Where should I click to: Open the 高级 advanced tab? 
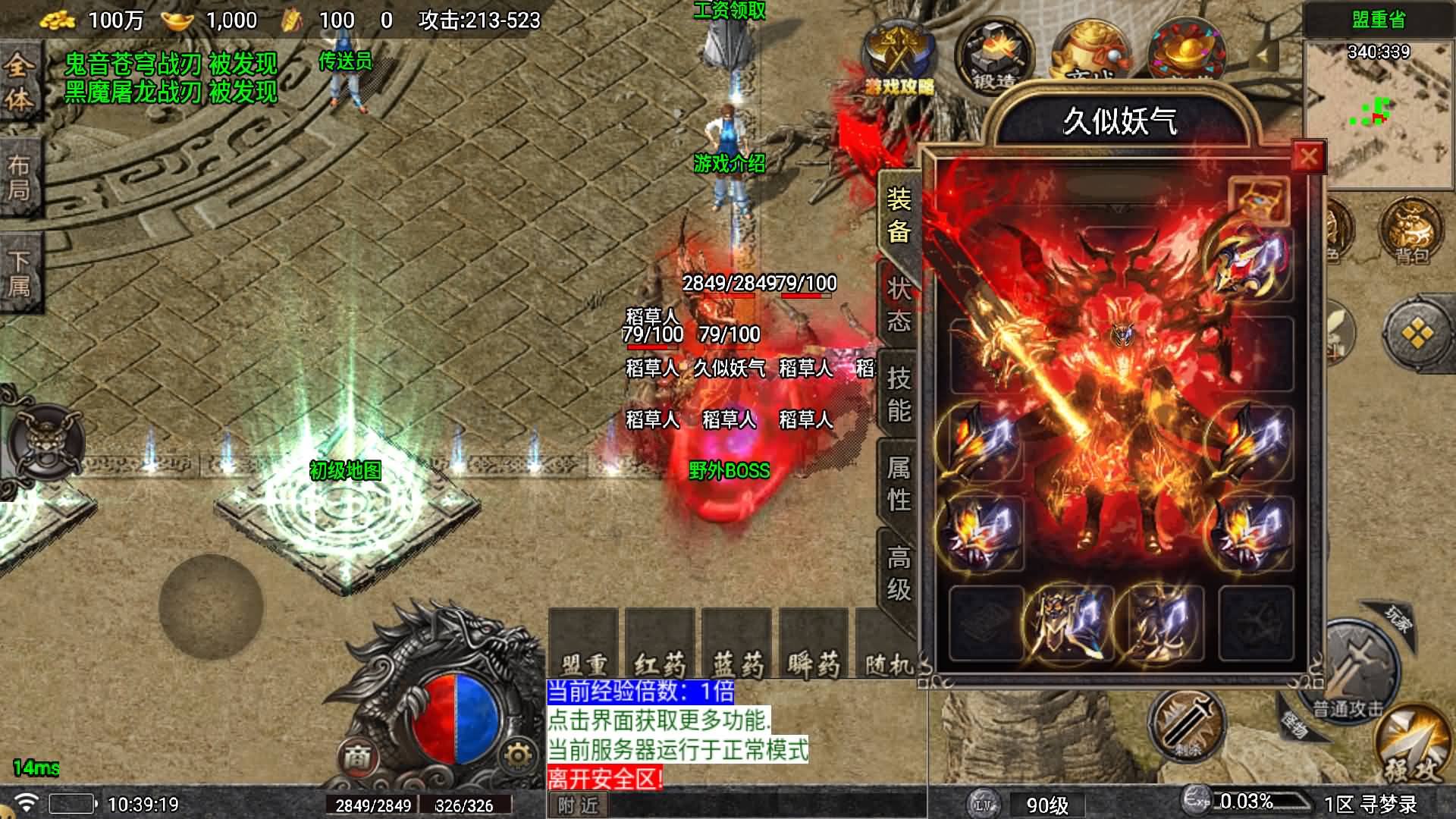(x=899, y=573)
